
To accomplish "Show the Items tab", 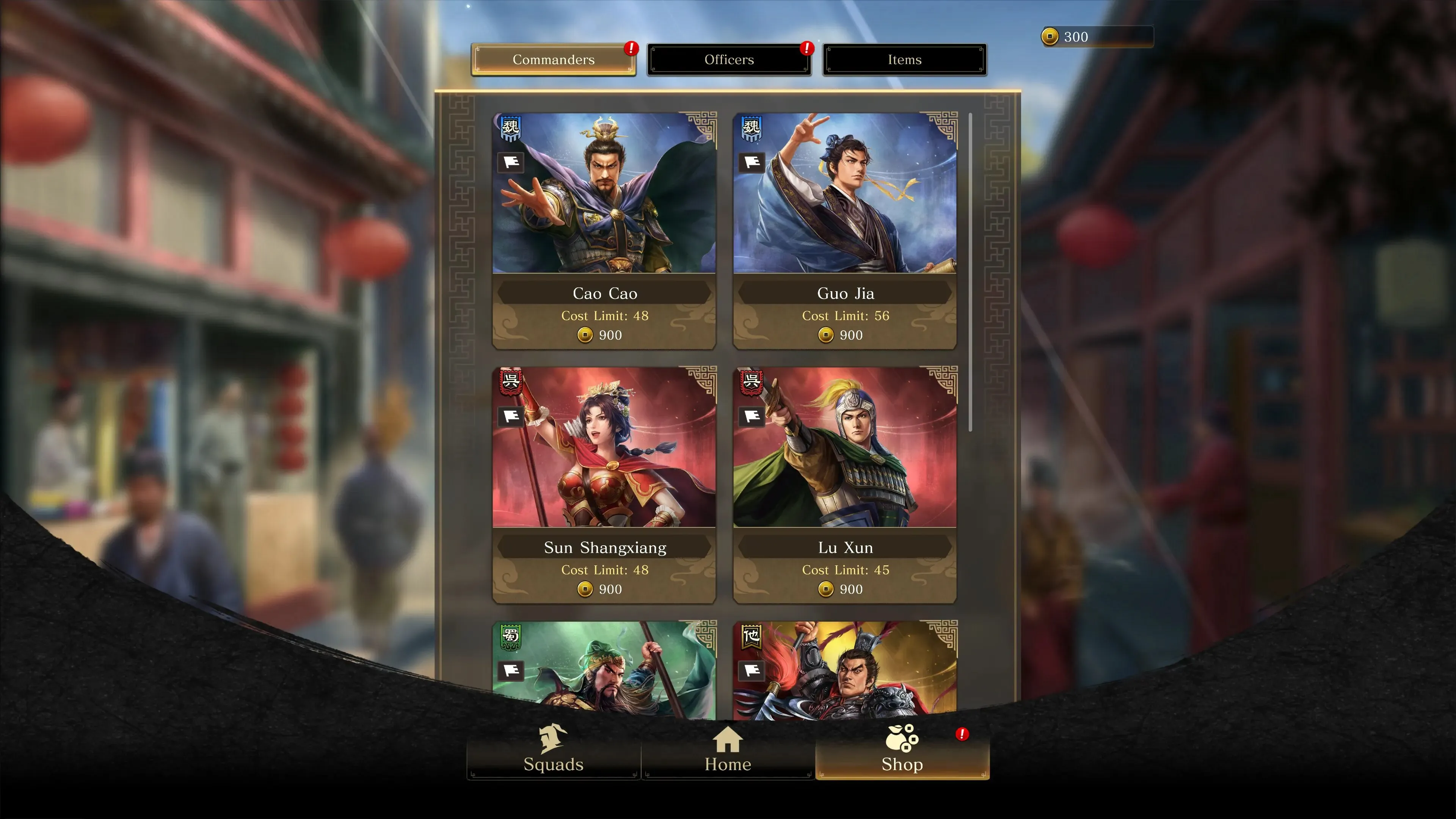I will (x=904, y=60).
